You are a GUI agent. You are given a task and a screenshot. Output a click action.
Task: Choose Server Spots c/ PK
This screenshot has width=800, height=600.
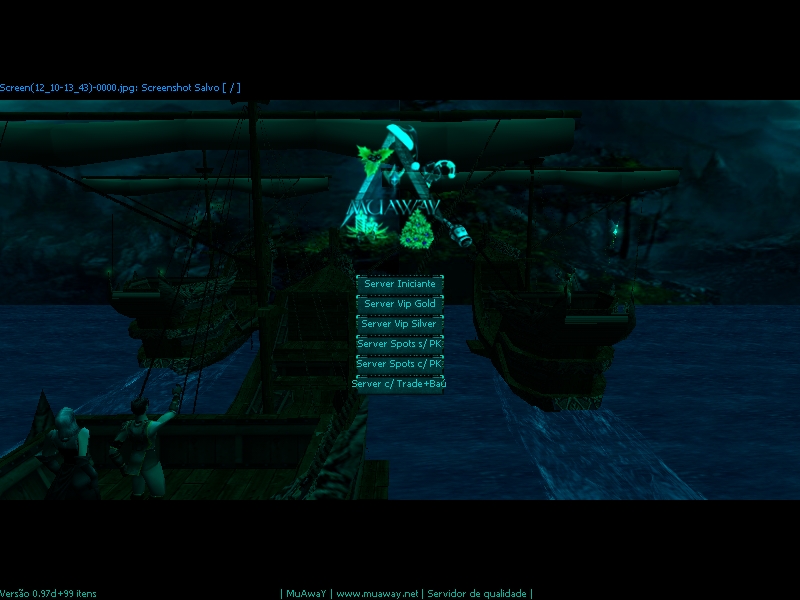pyautogui.click(x=399, y=364)
